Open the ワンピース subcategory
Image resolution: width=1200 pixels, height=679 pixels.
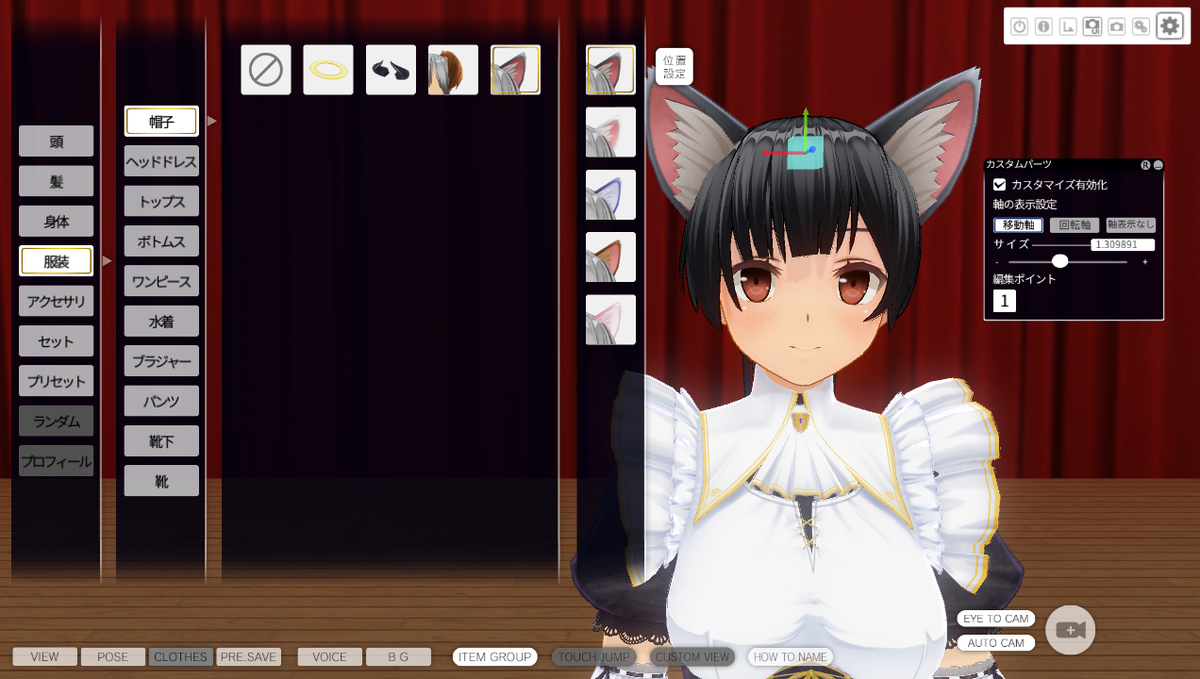point(161,281)
